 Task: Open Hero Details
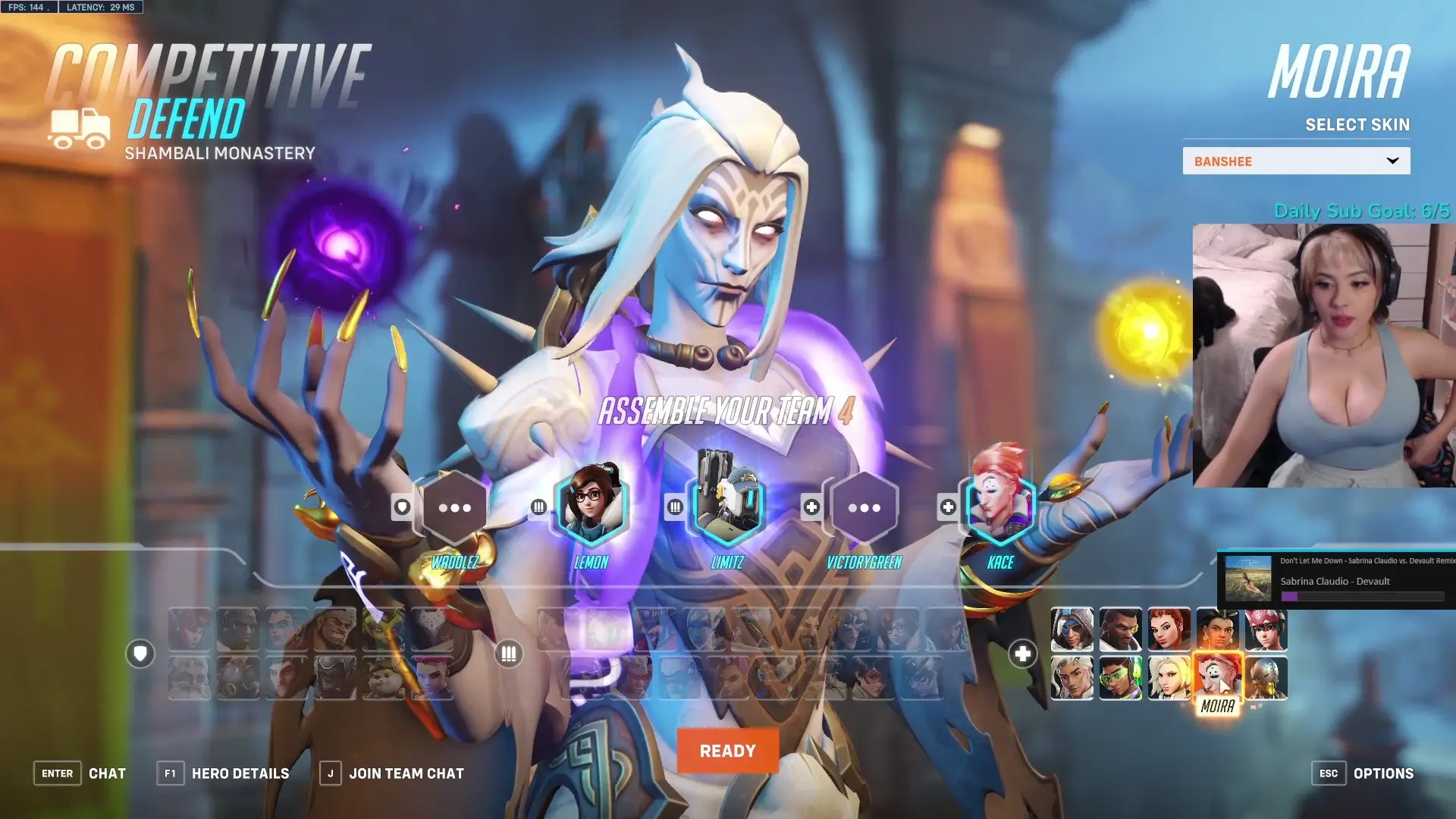(x=224, y=773)
